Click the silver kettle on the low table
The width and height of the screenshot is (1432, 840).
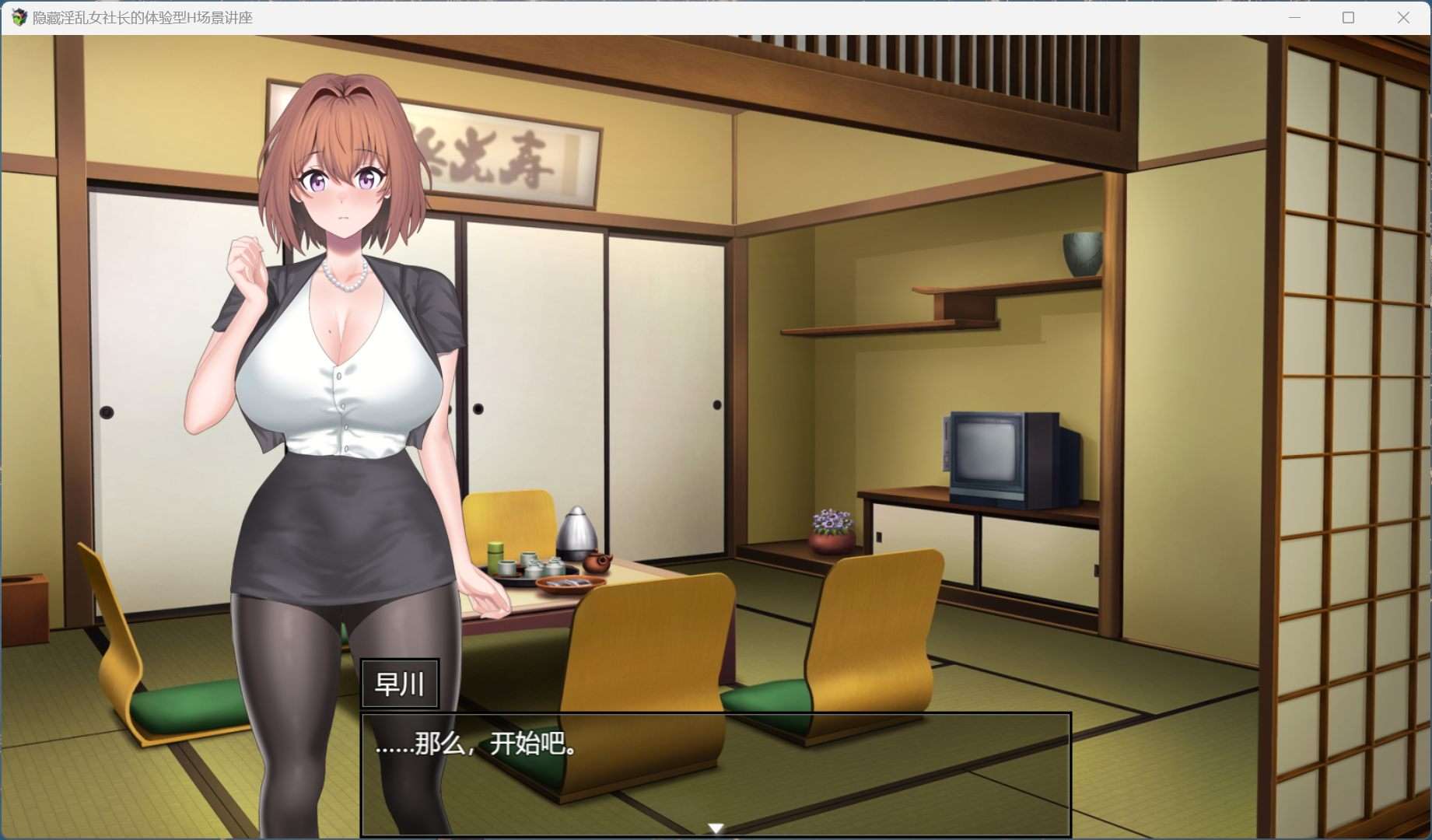(577, 533)
